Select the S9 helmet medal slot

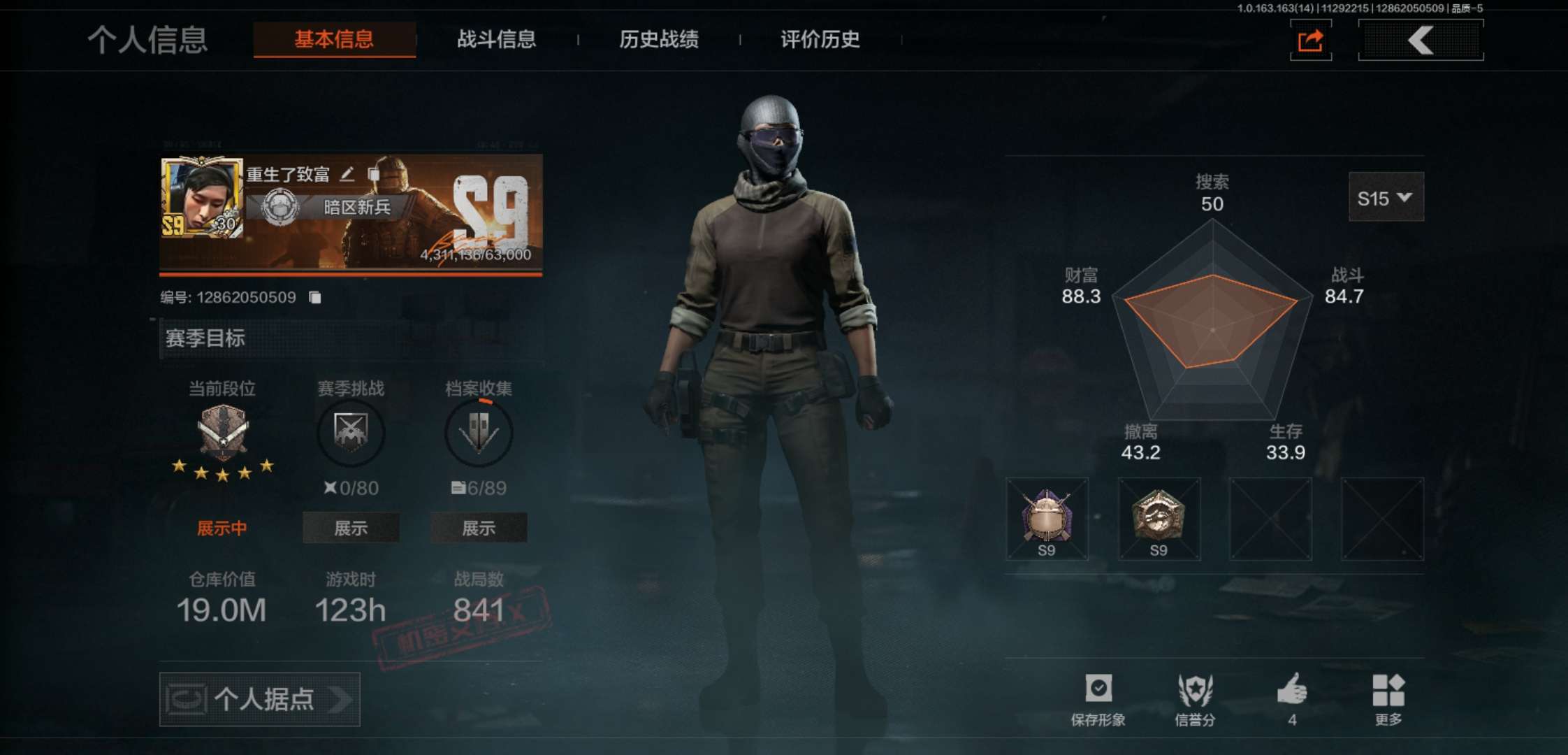click(1047, 519)
